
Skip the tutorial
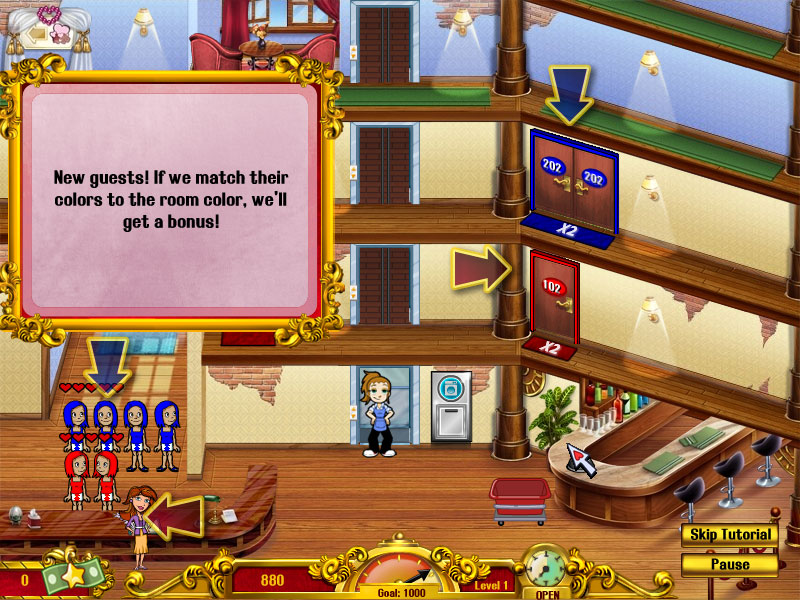coord(730,534)
